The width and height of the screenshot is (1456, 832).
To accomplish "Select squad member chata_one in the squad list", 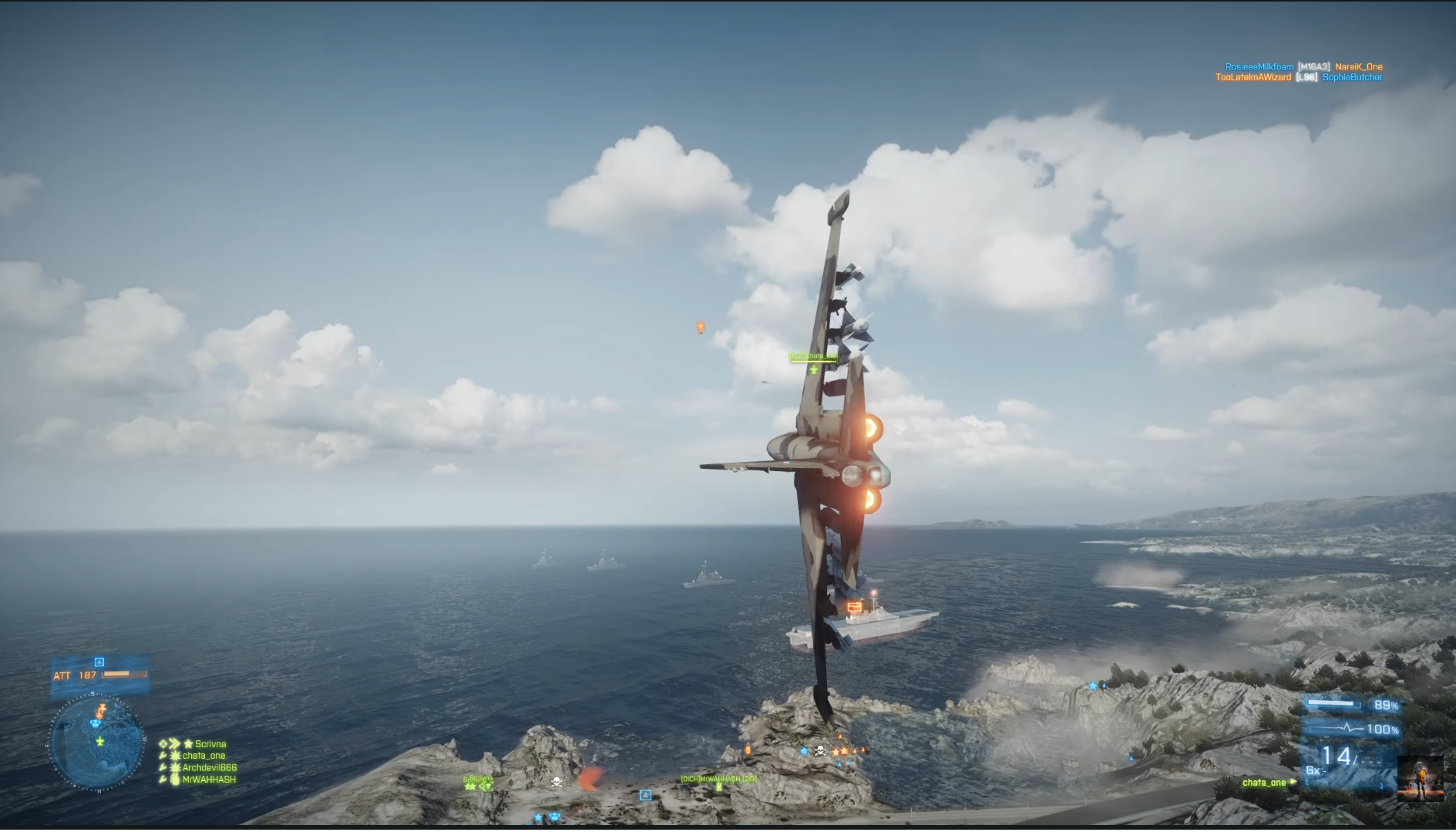I will [203, 756].
